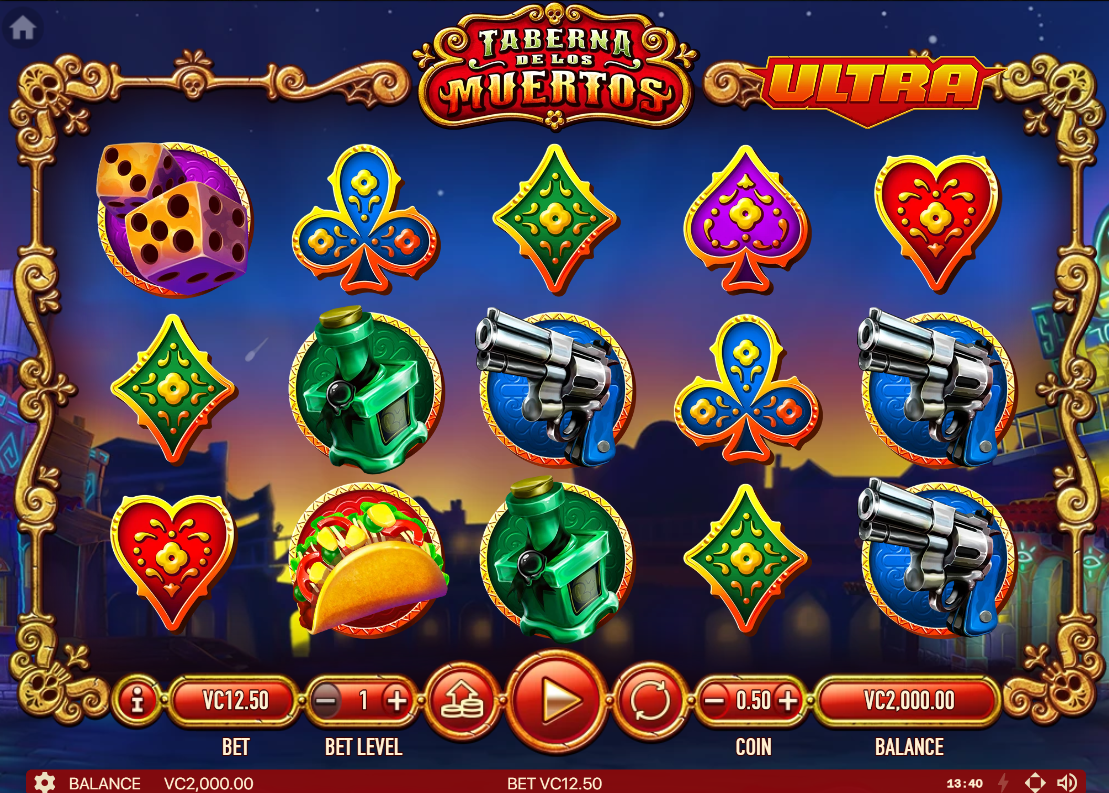This screenshot has height=793, width=1109.
Task: Toggle the sound speaker icon
Action: pyautogui.click(x=1066, y=782)
